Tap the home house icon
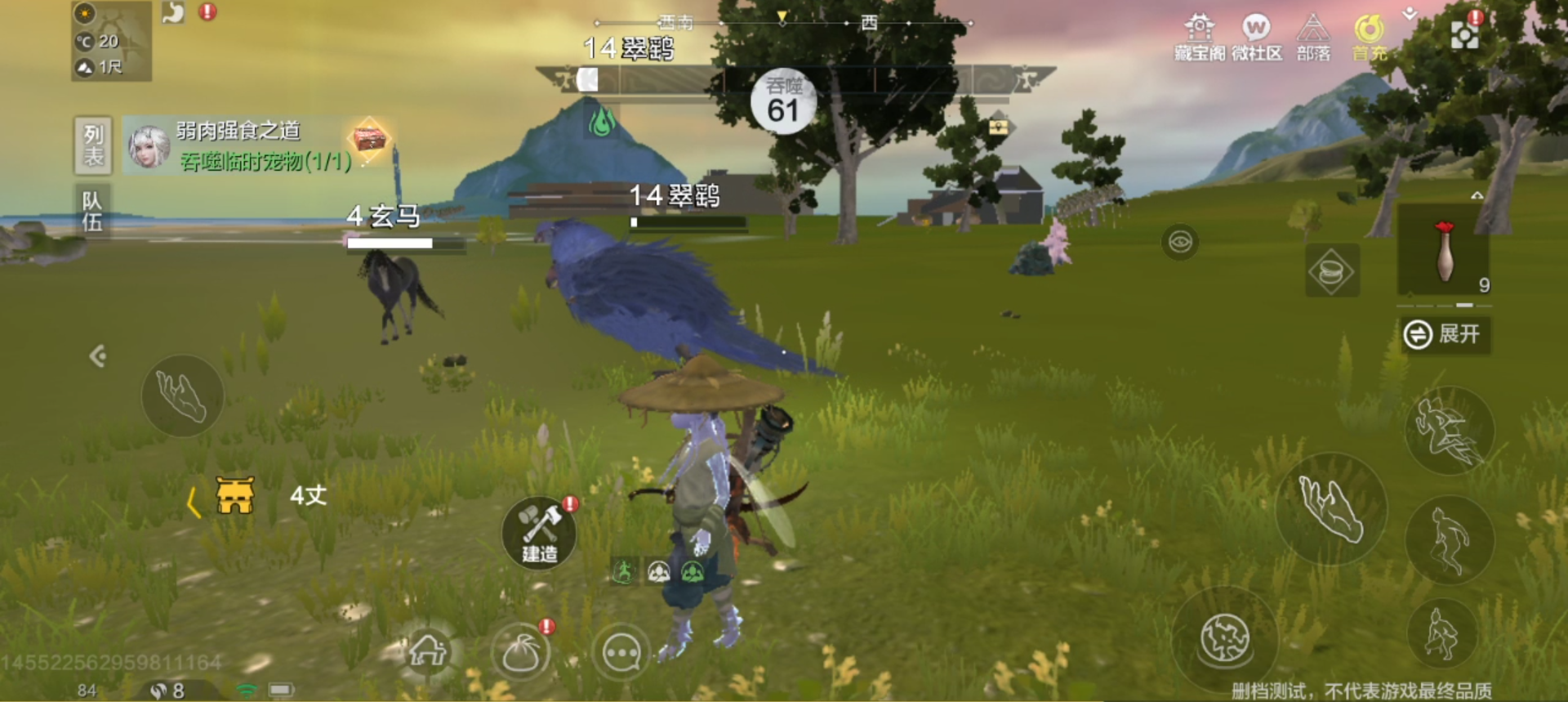The width and height of the screenshot is (1568, 702). [427, 651]
